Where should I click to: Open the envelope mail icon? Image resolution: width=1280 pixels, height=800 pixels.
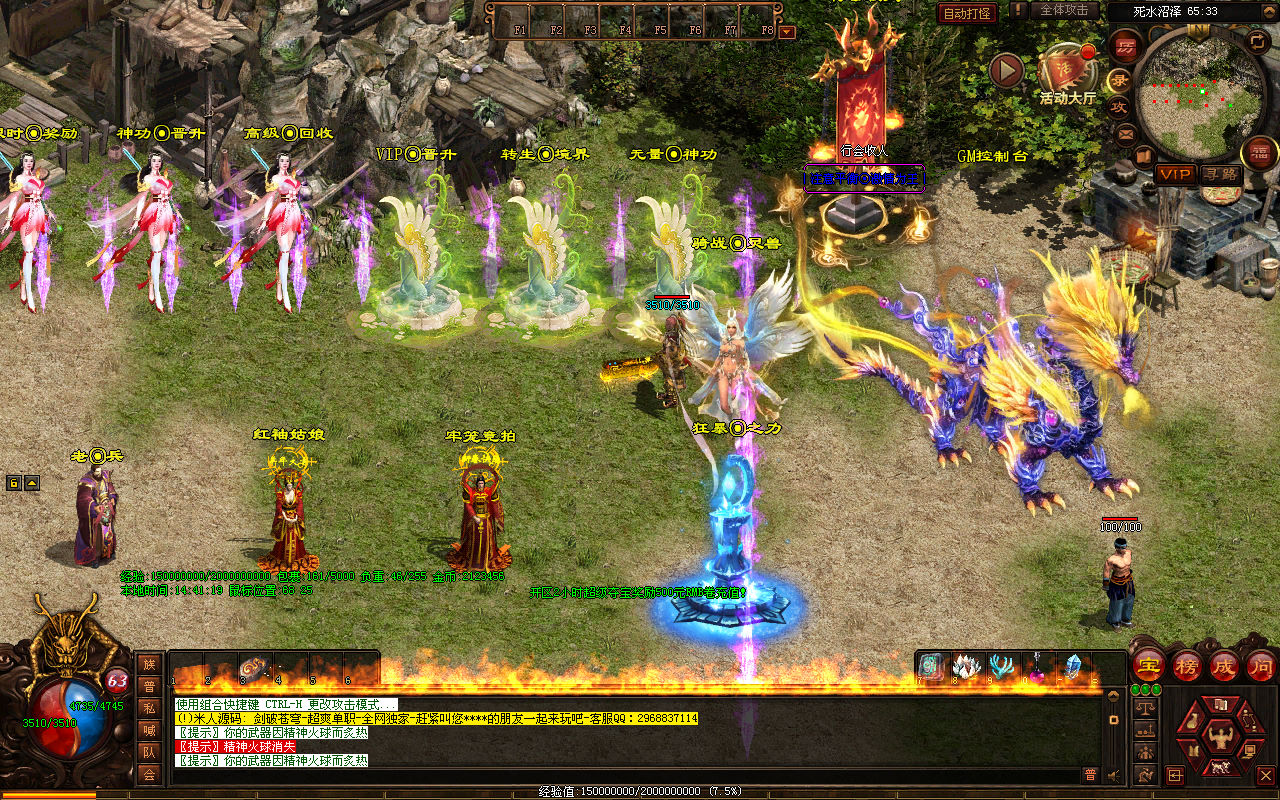(1126, 132)
